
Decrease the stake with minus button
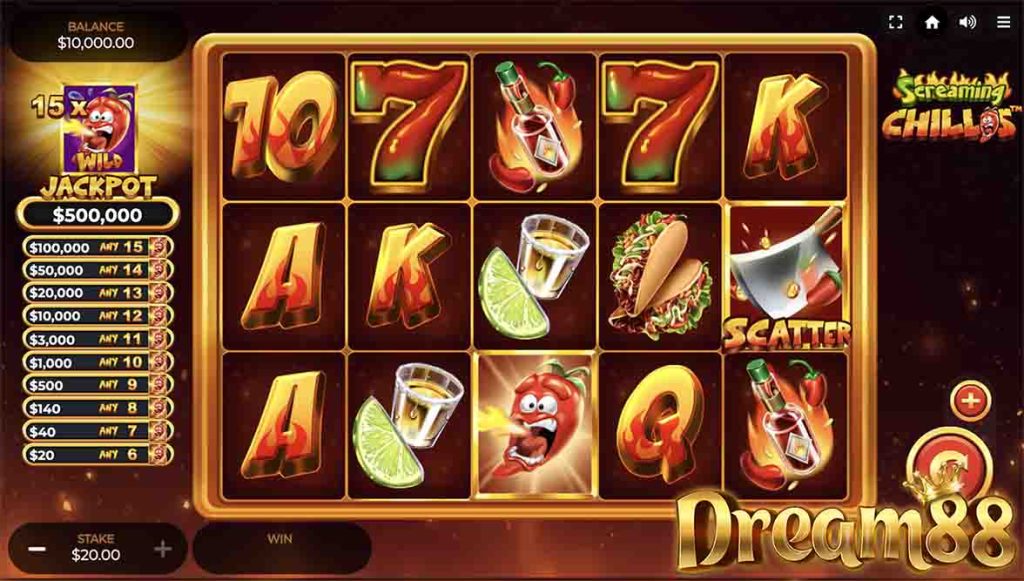point(36,549)
